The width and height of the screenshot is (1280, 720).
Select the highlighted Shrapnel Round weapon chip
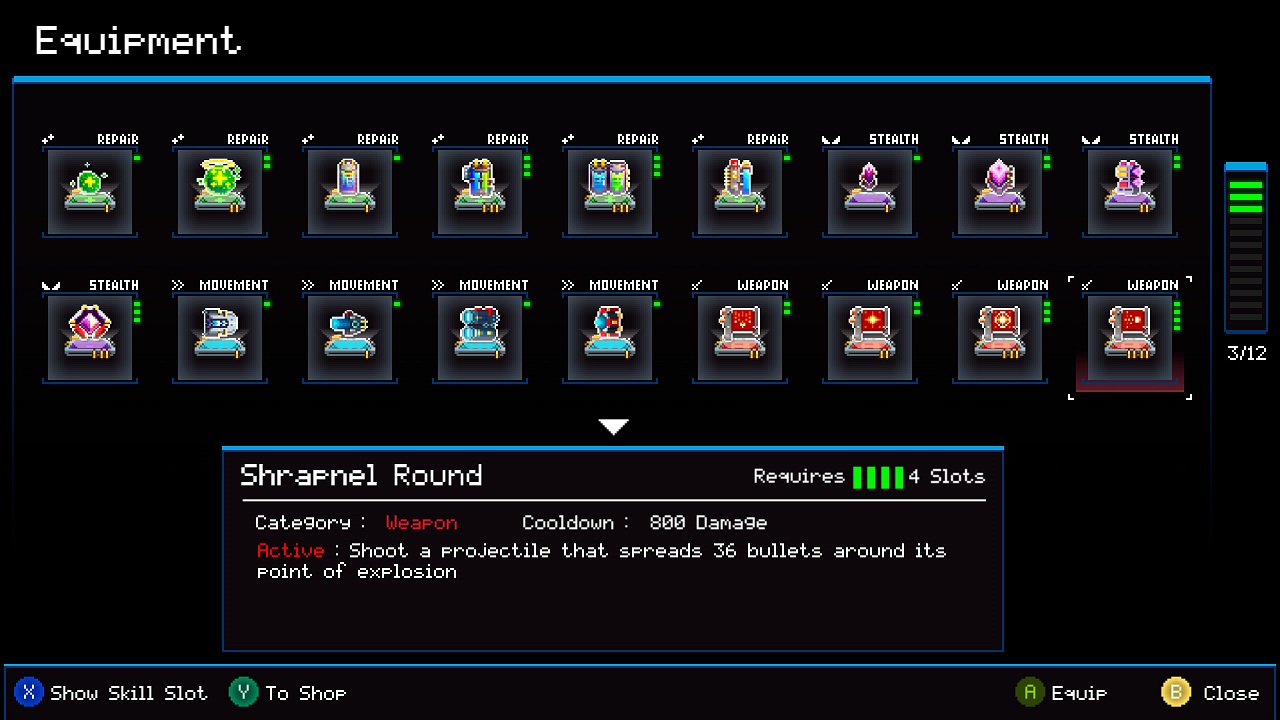(1130, 336)
